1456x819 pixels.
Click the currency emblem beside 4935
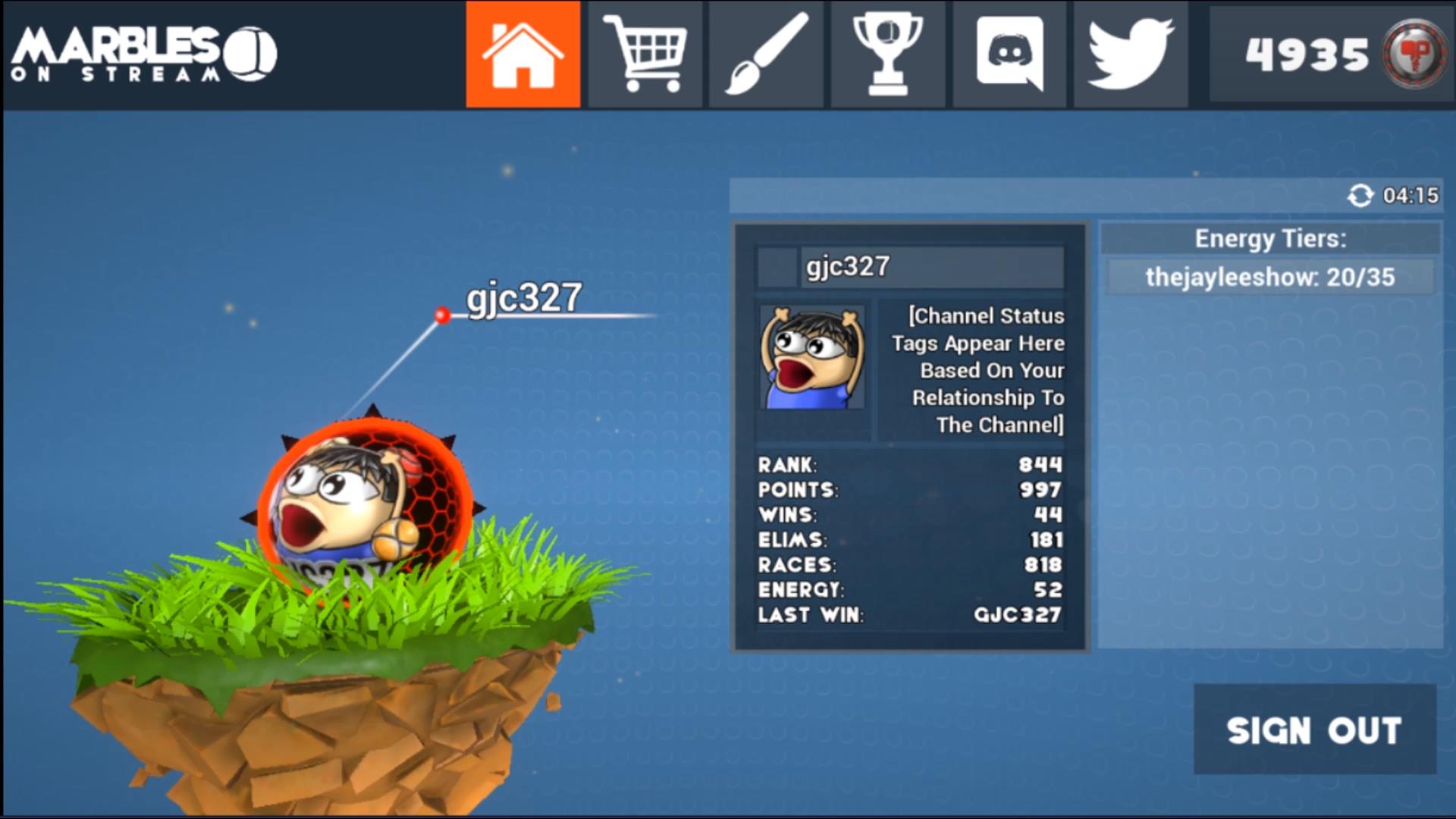coord(1415,54)
